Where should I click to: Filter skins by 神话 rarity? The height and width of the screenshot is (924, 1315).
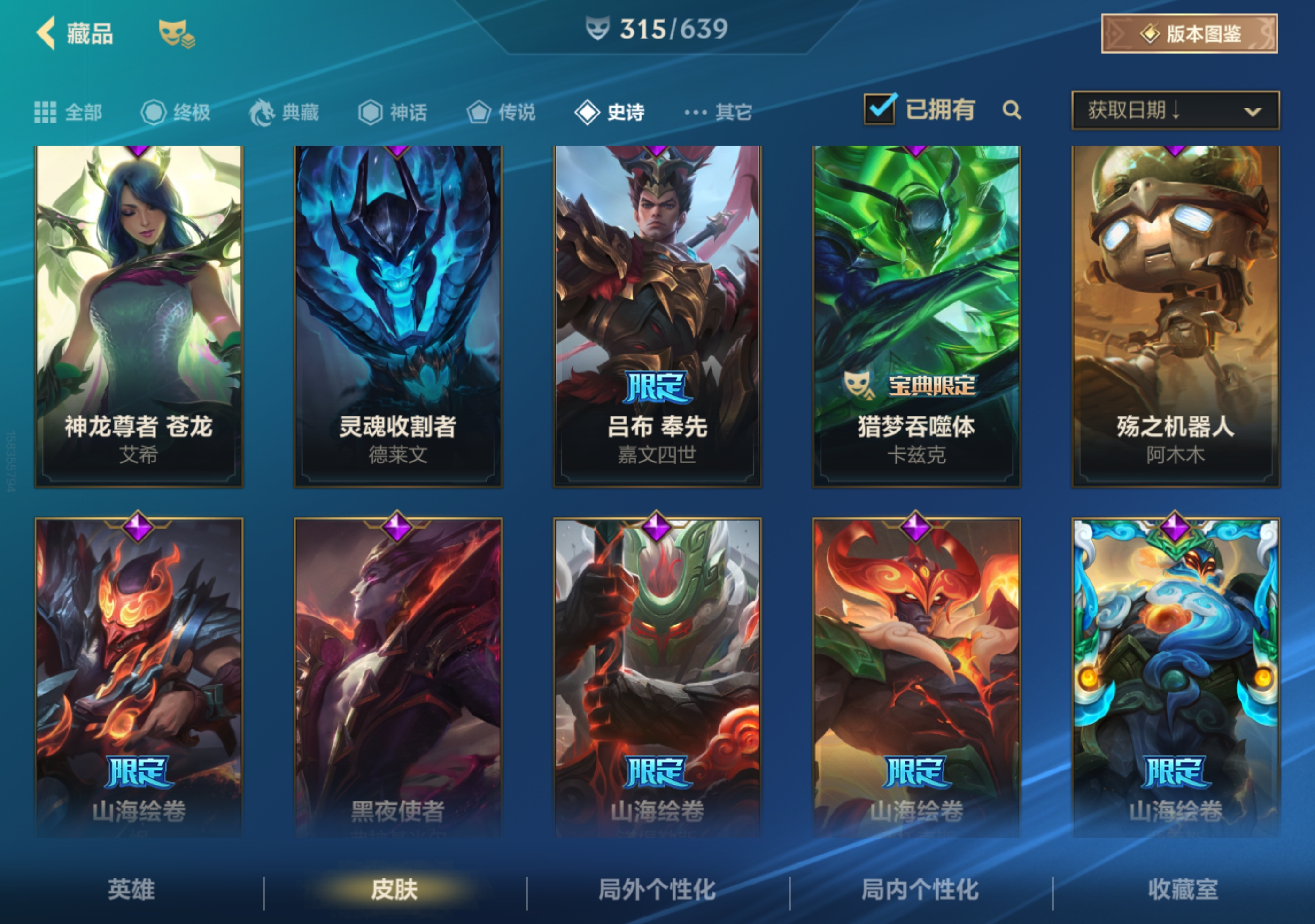pos(393,112)
